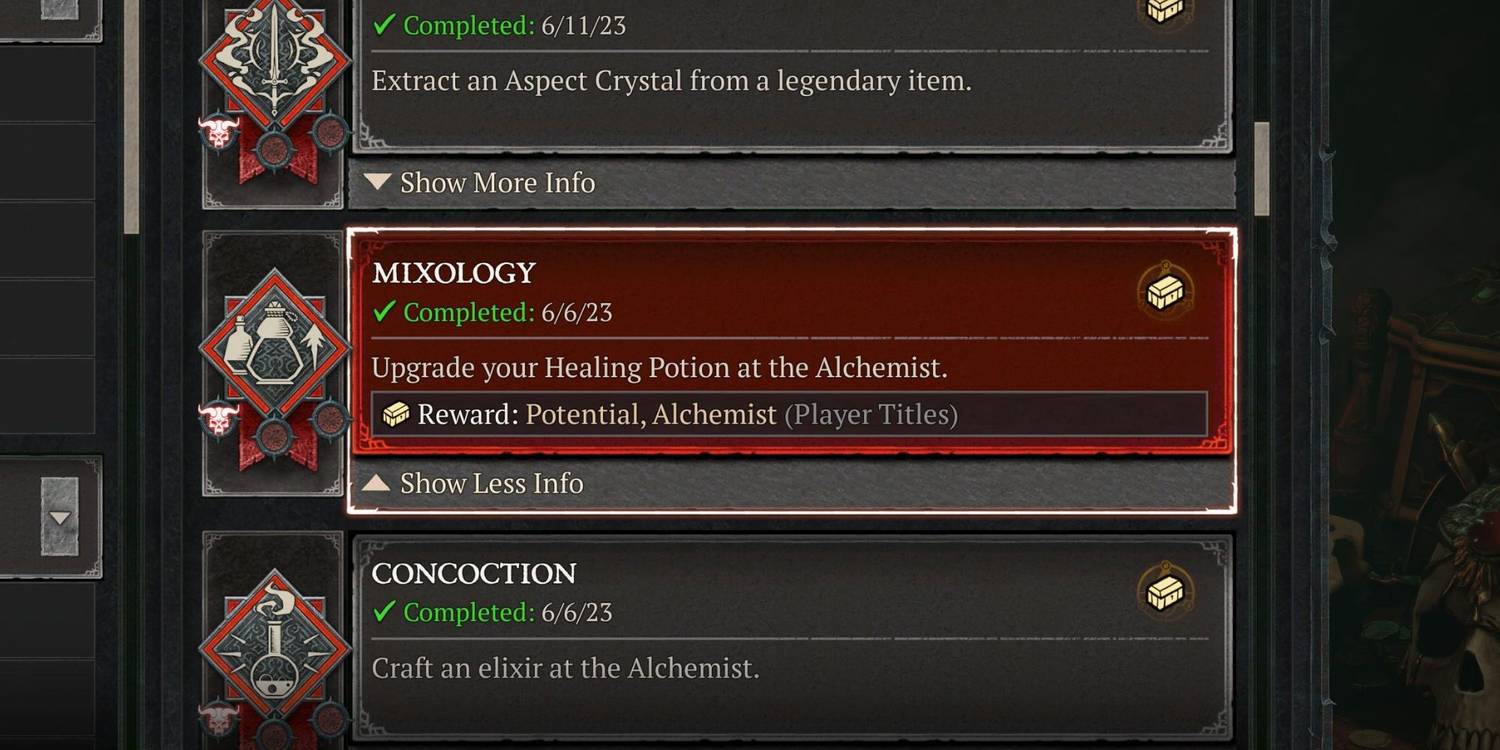Open the Concoction reward chest icon
The width and height of the screenshot is (1500, 750).
point(1166,592)
